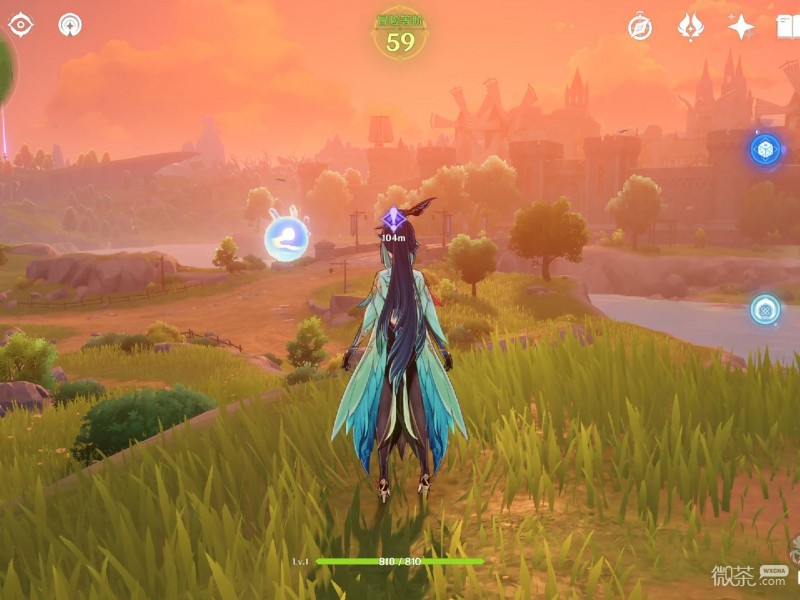
Task: Open the twin-wings icon in the top bar
Action: (691, 27)
